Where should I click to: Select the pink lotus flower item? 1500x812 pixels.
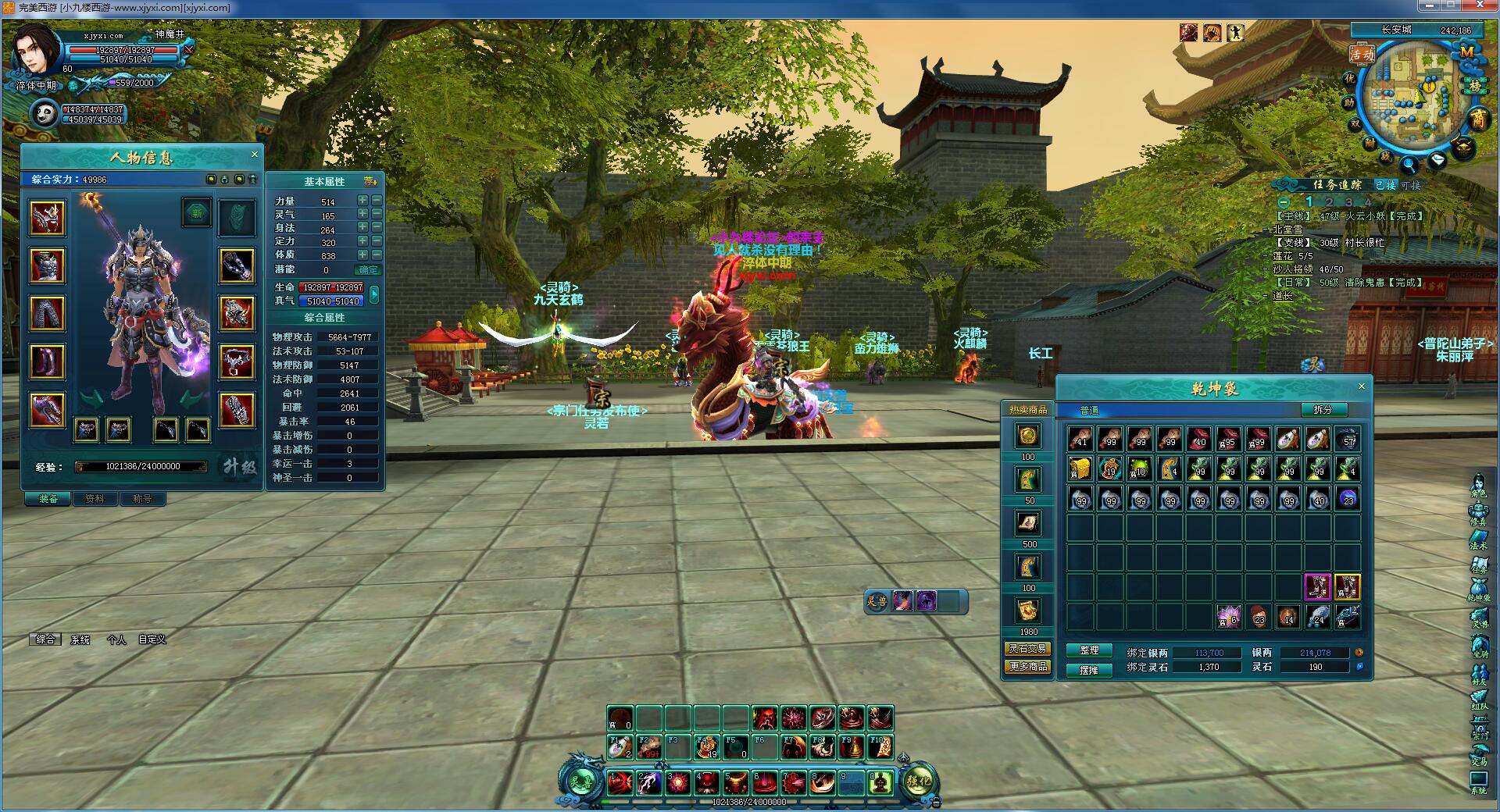pyautogui.click(x=1228, y=617)
